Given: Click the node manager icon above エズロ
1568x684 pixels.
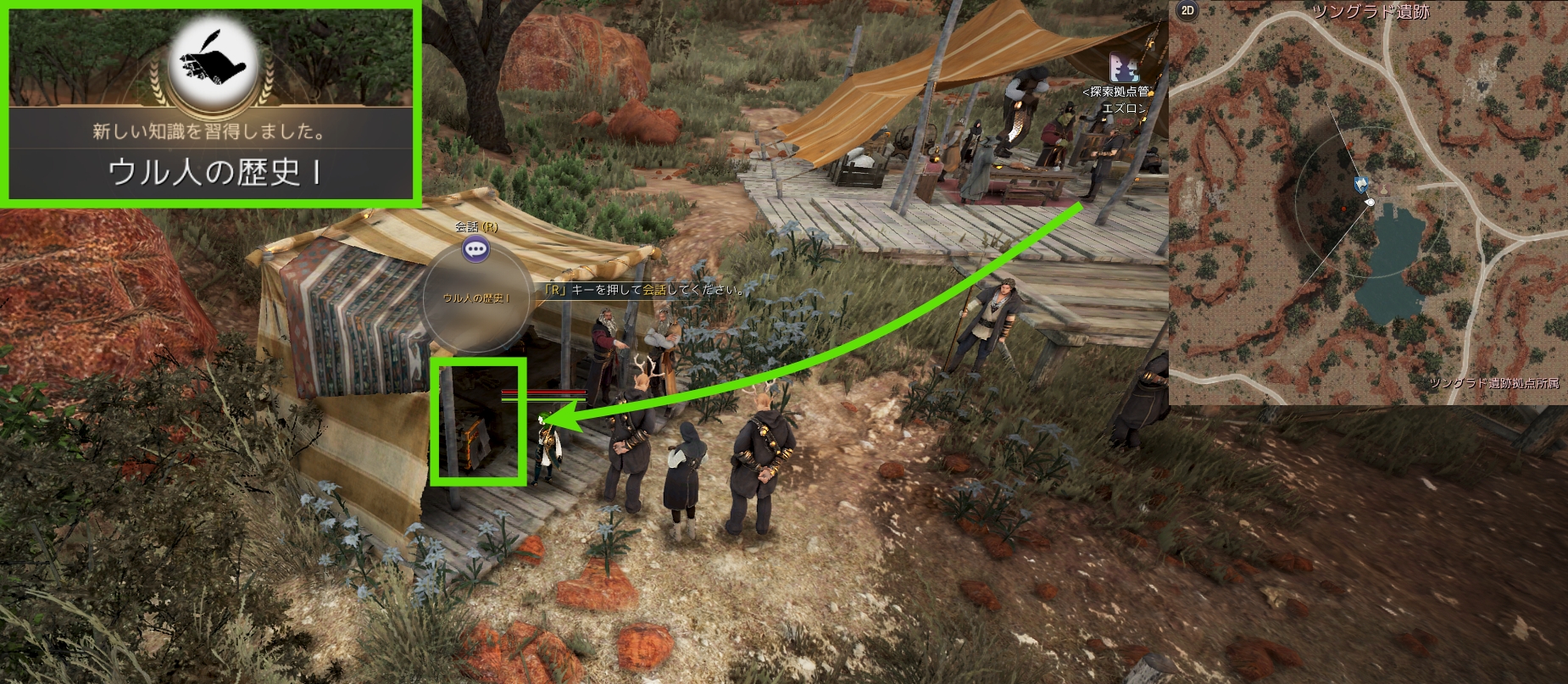Looking at the screenshot, I should click(x=1125, y=66).
